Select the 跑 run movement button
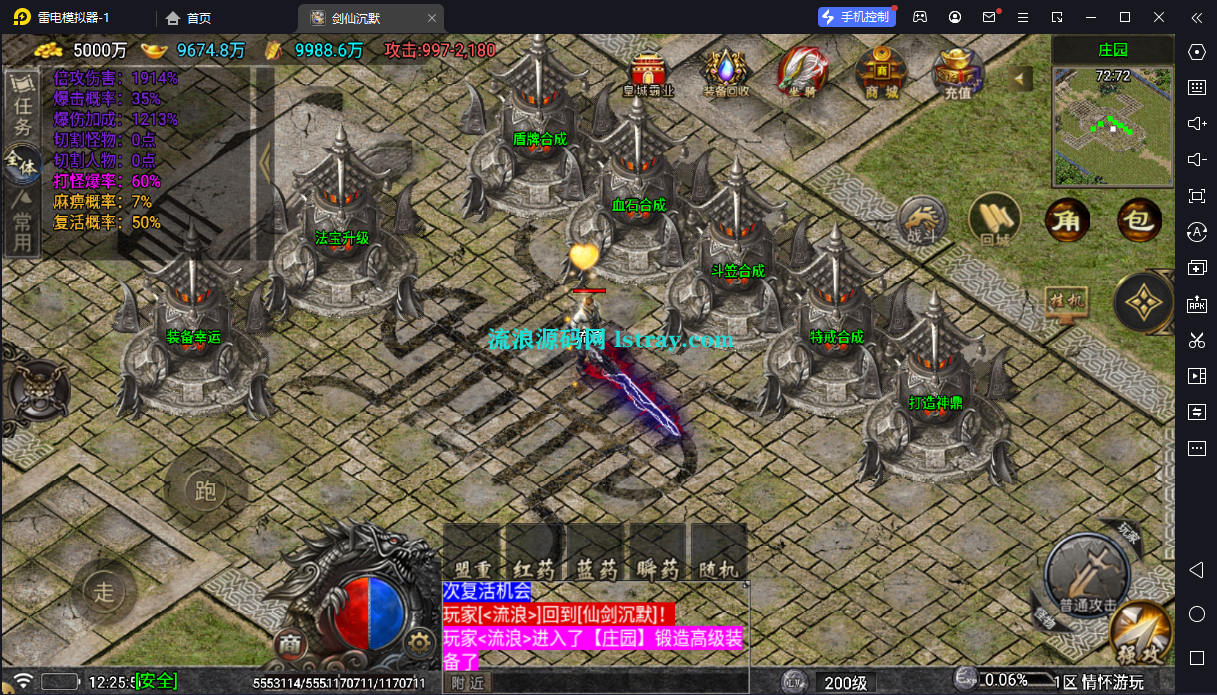1217x695 pixels. pyautogui.click(x=205, y=490)
